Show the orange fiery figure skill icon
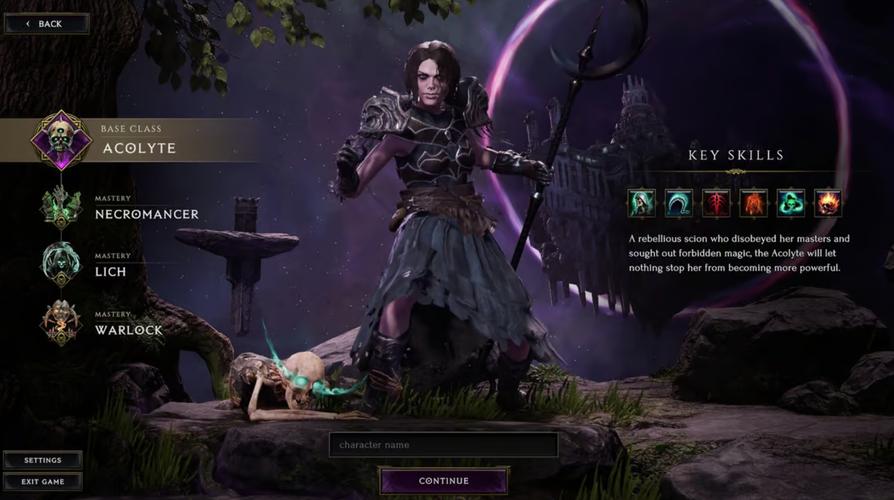The image size is (894, 500). pos(753,203)
